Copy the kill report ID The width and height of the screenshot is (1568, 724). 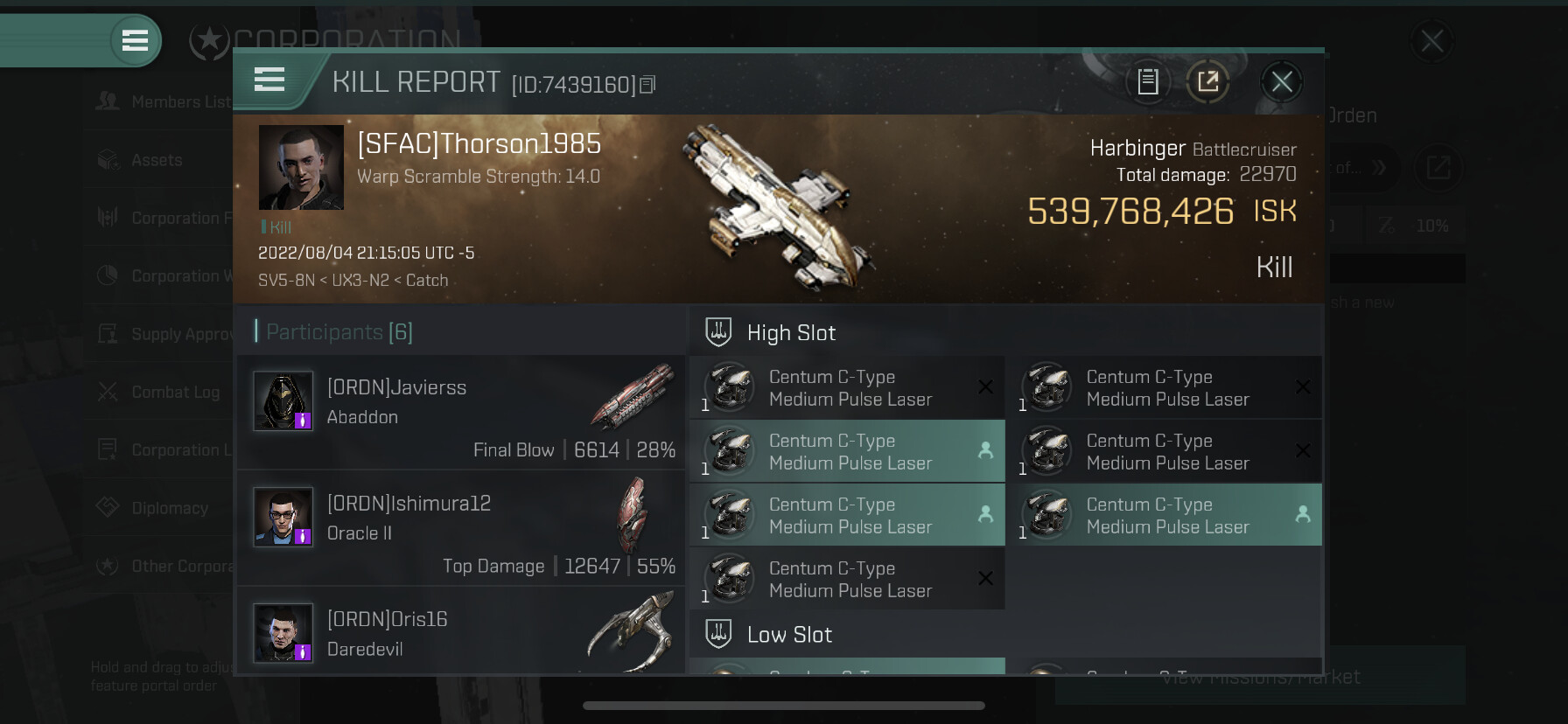coord(647,85)
